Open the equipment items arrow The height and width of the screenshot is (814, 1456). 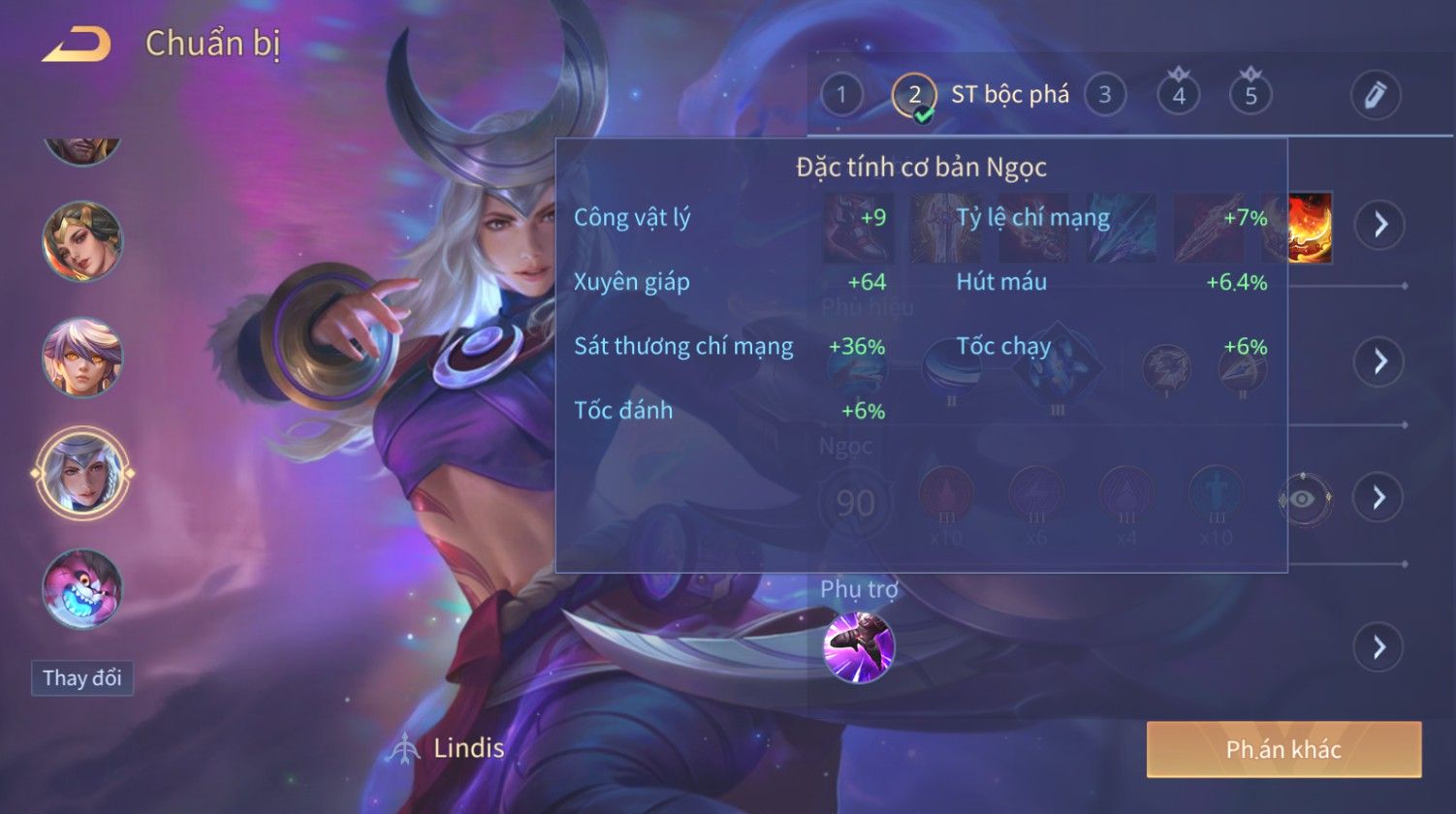click(x=1378, y=225)
